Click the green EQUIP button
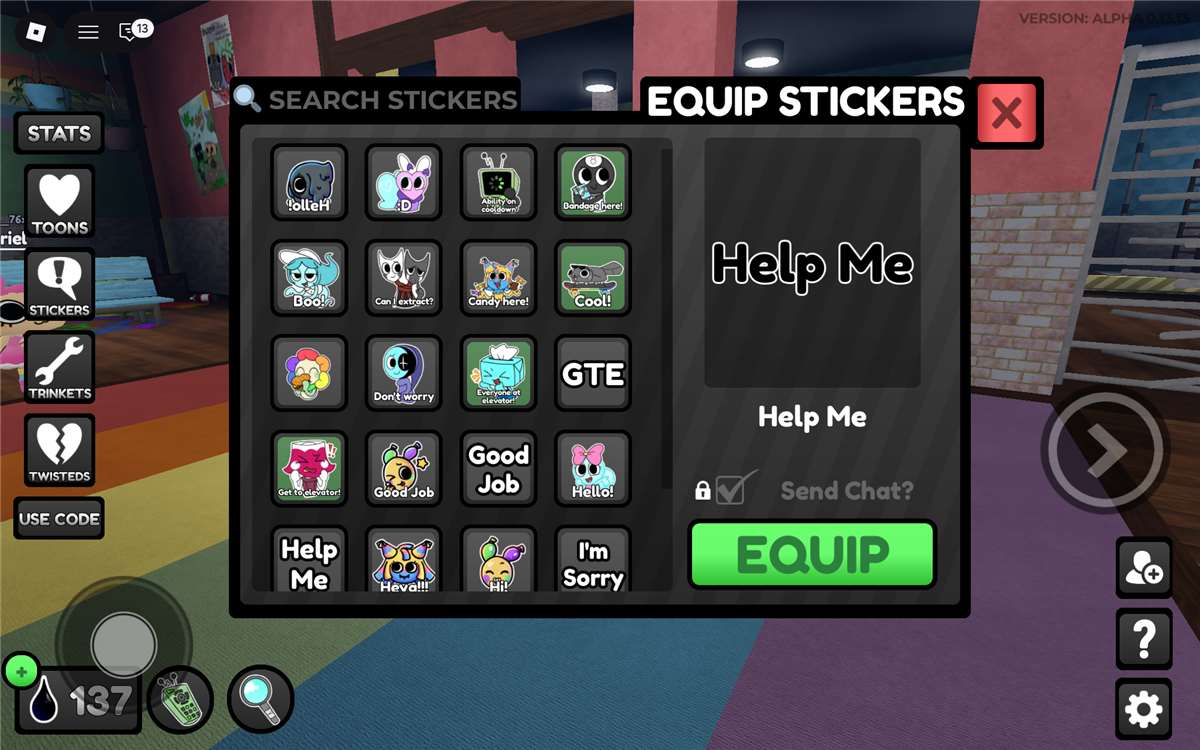 (x=812, y=555)
